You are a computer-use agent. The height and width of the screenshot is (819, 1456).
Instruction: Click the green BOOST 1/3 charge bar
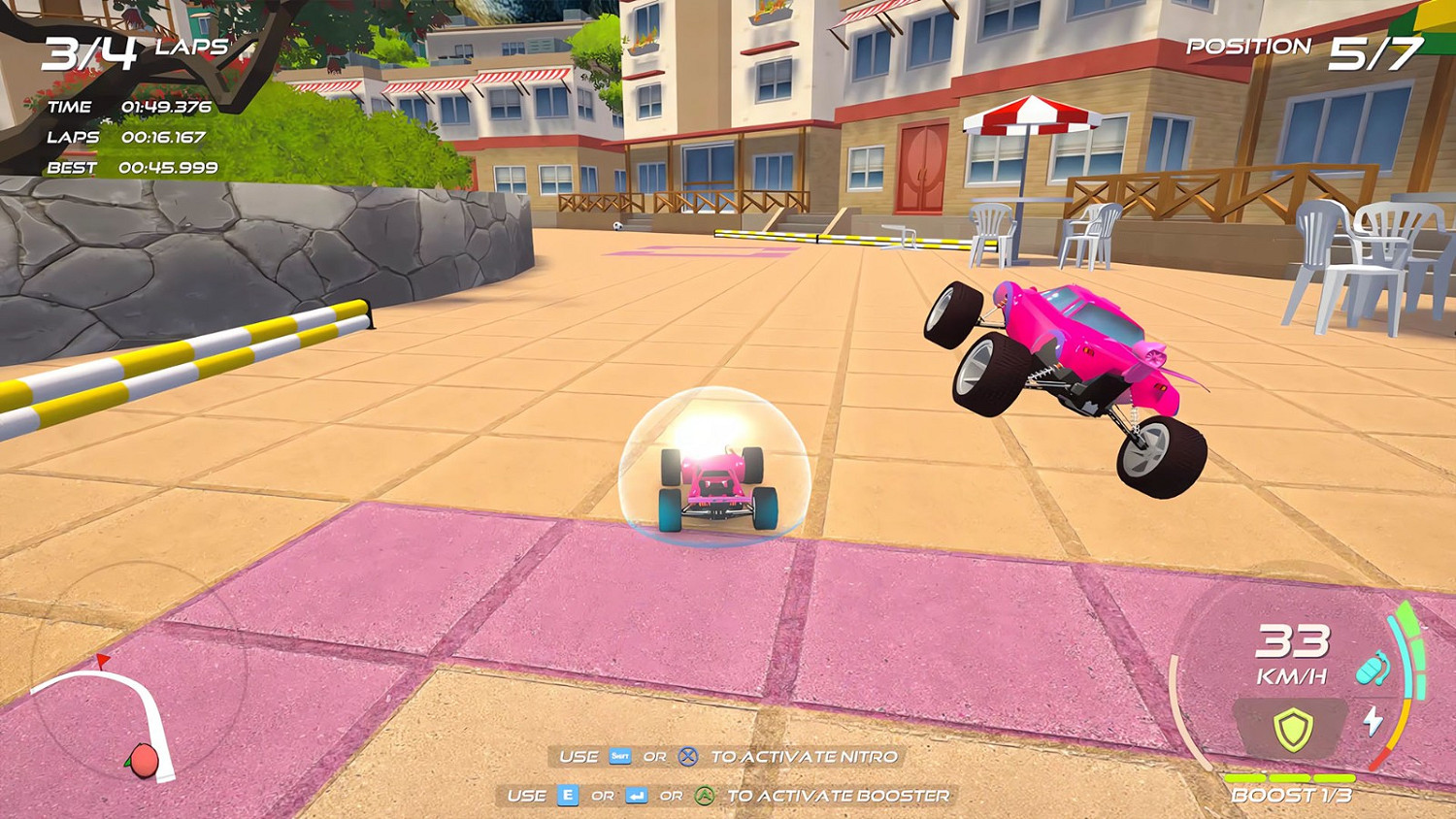click(1291, 780)
